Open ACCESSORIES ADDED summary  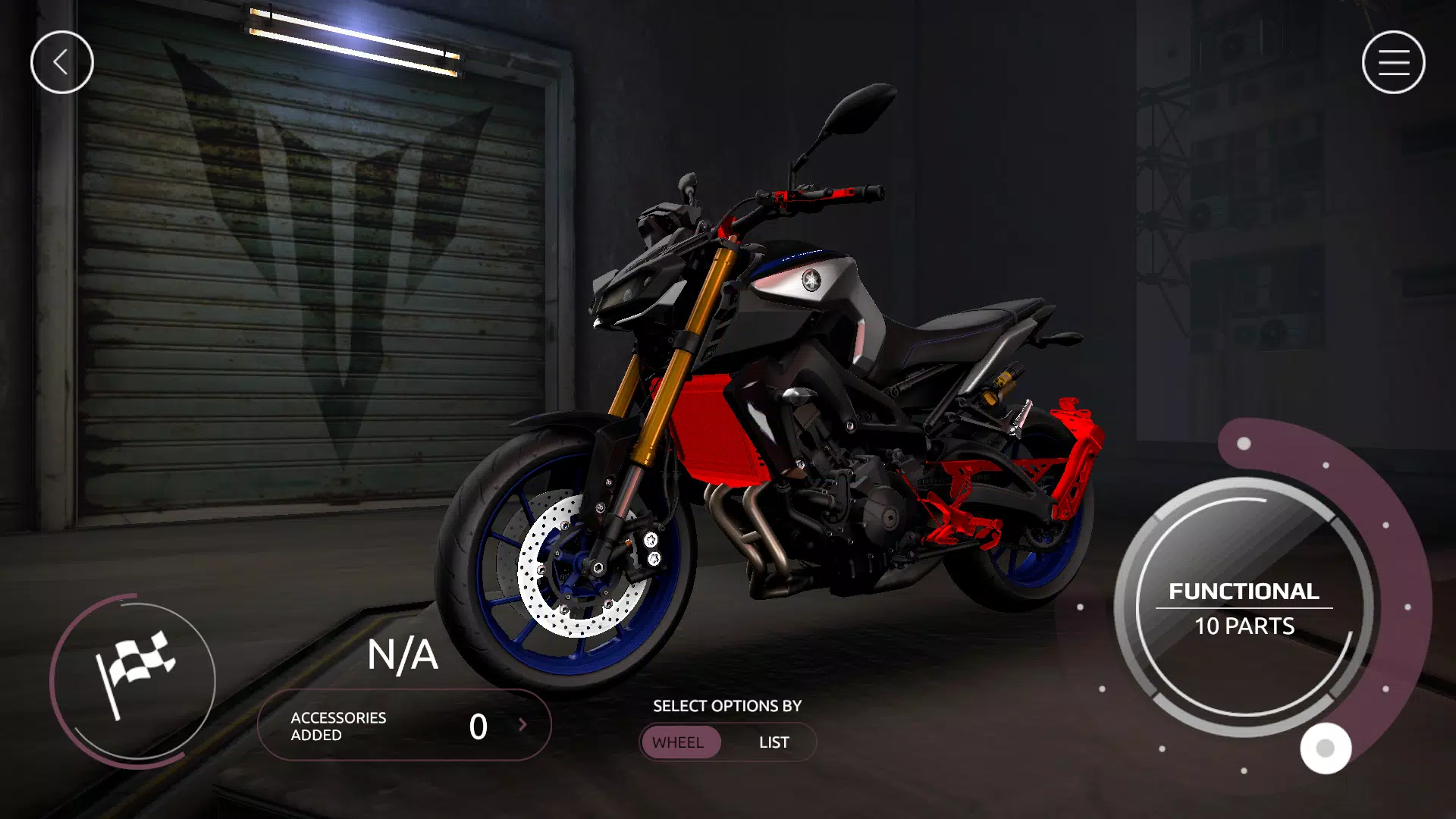coord(337,726)
